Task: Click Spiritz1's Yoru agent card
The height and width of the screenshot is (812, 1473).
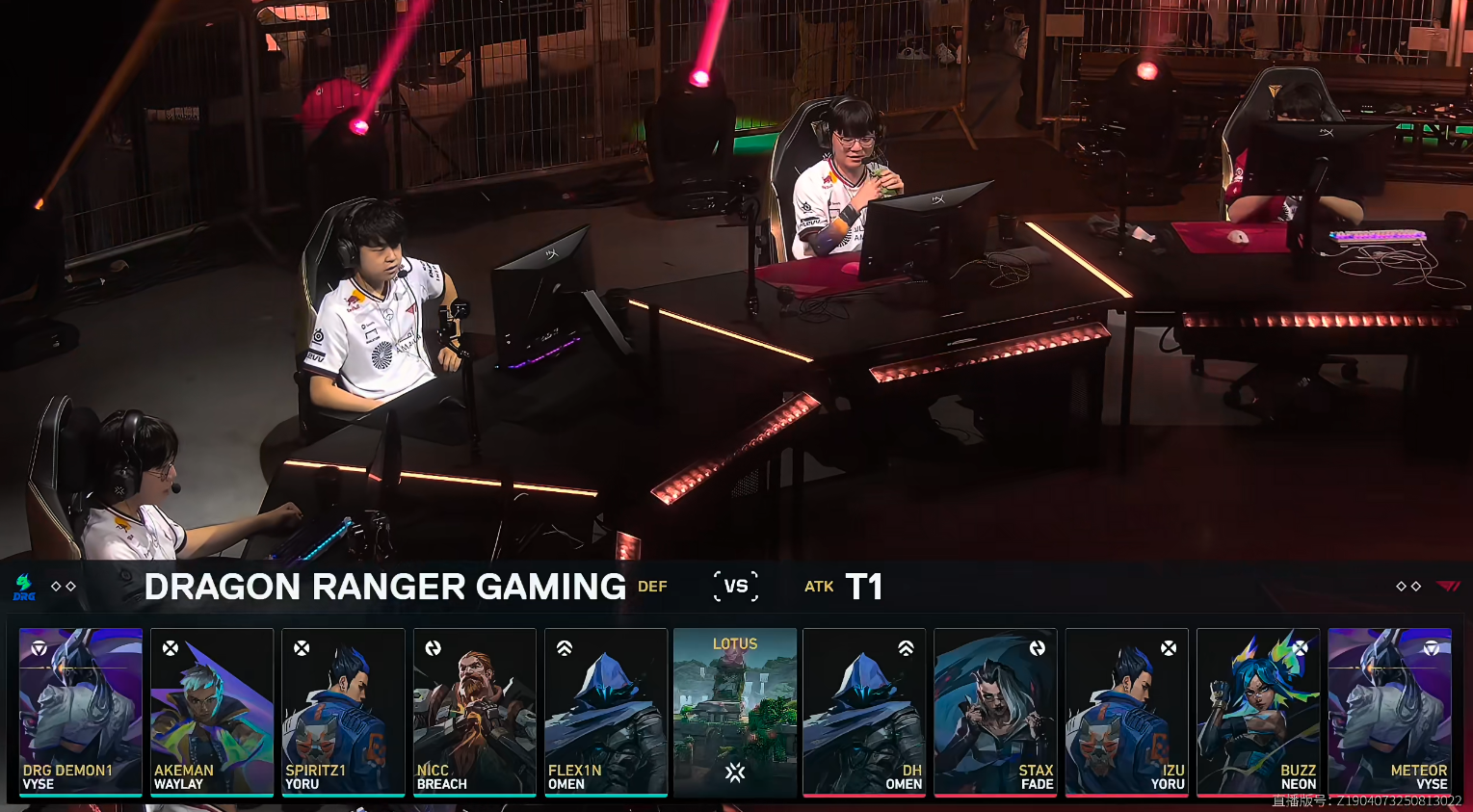Action: pos(343,712)
